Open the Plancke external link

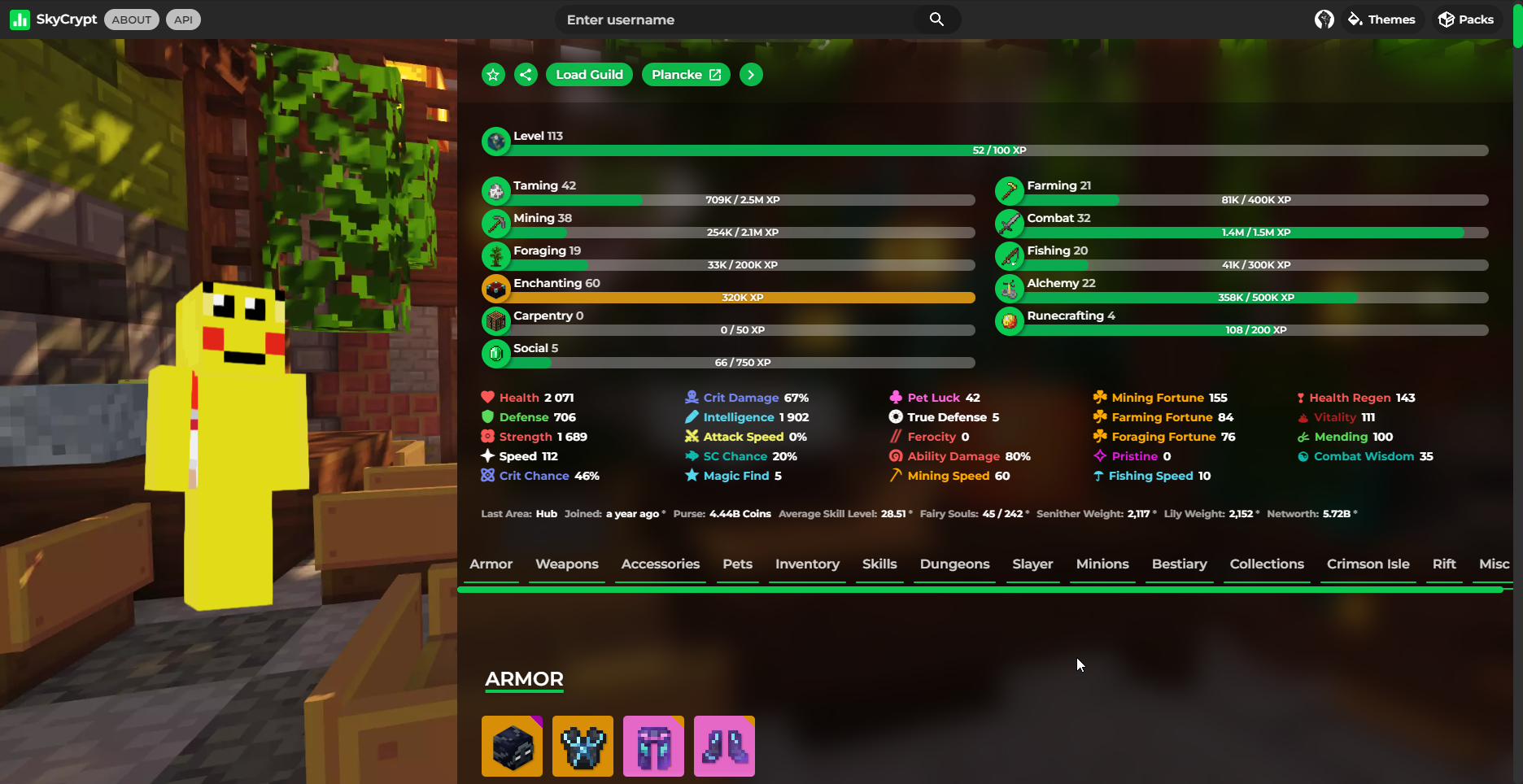(685, 74)
